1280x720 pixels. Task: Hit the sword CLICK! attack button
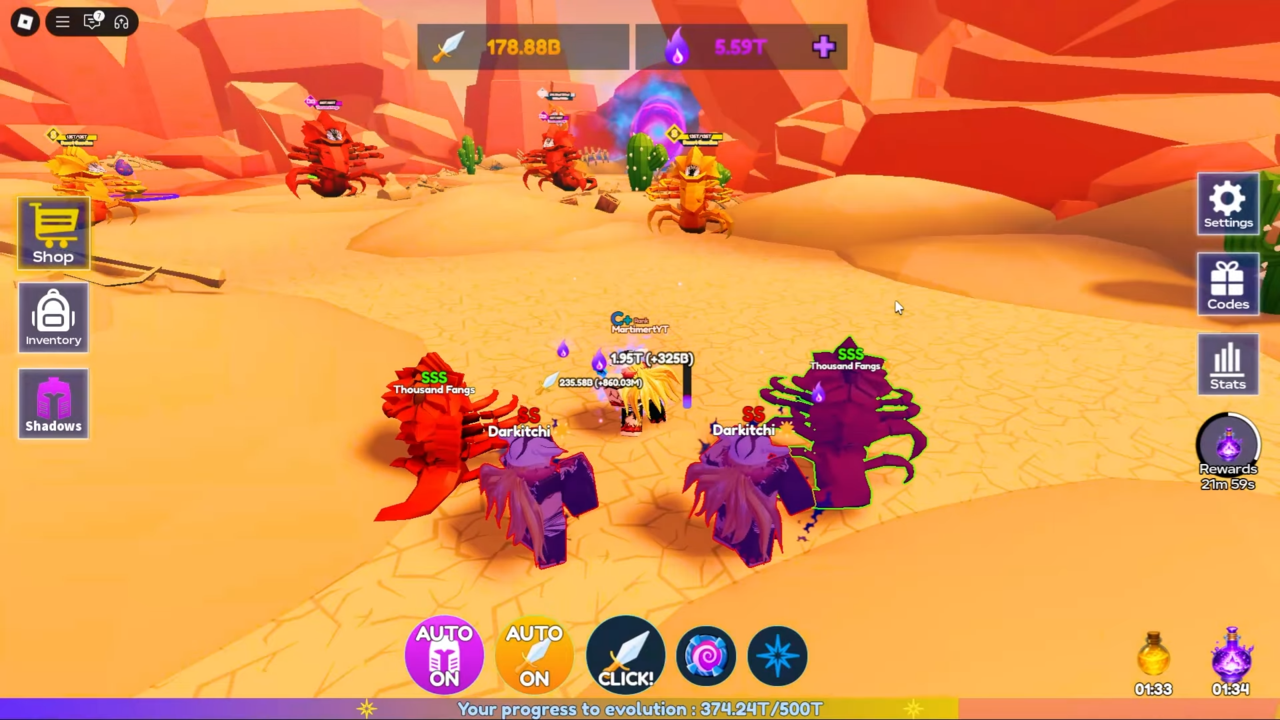click(625, 656)
